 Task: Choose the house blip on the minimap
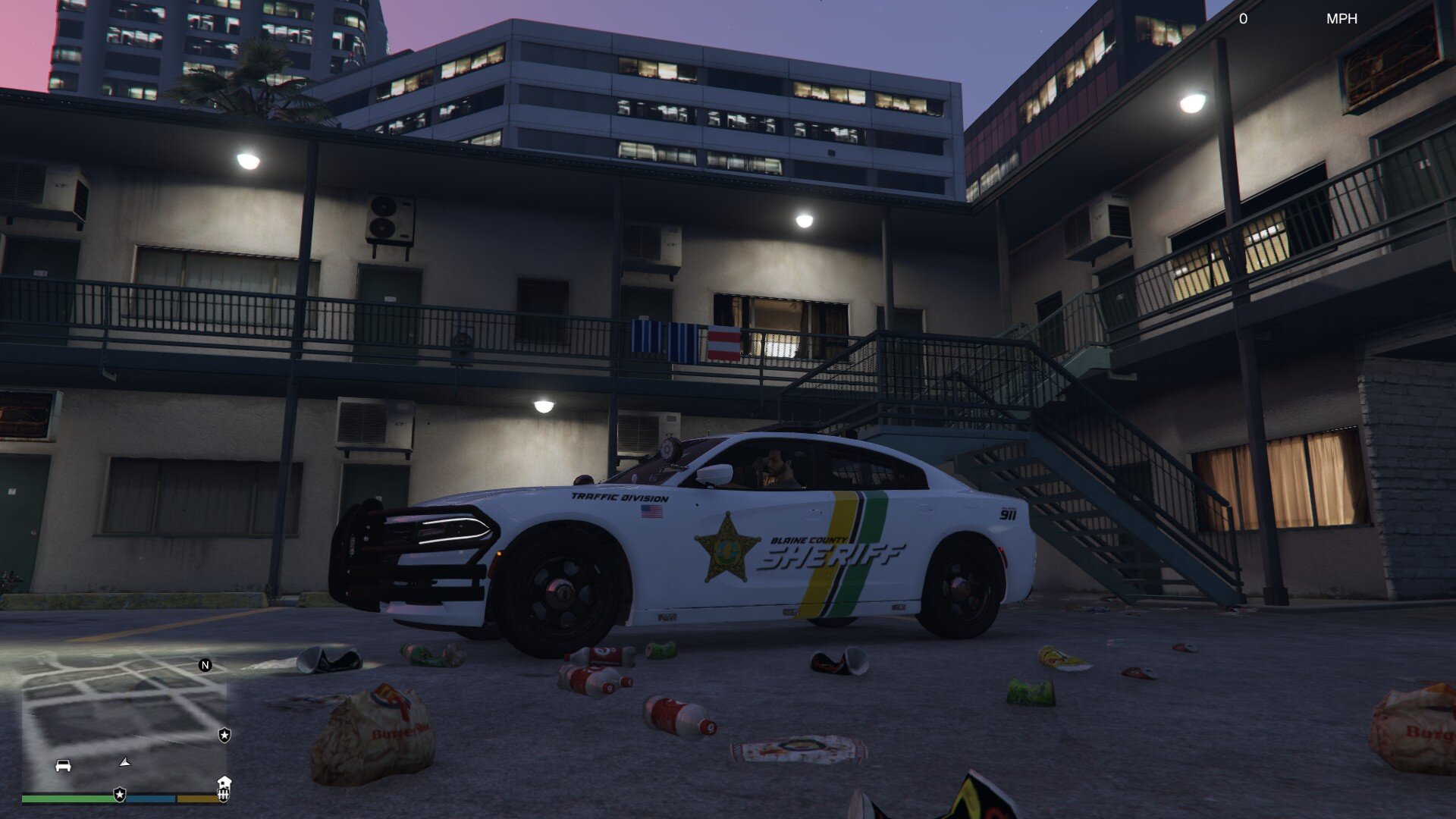[224, 781]
